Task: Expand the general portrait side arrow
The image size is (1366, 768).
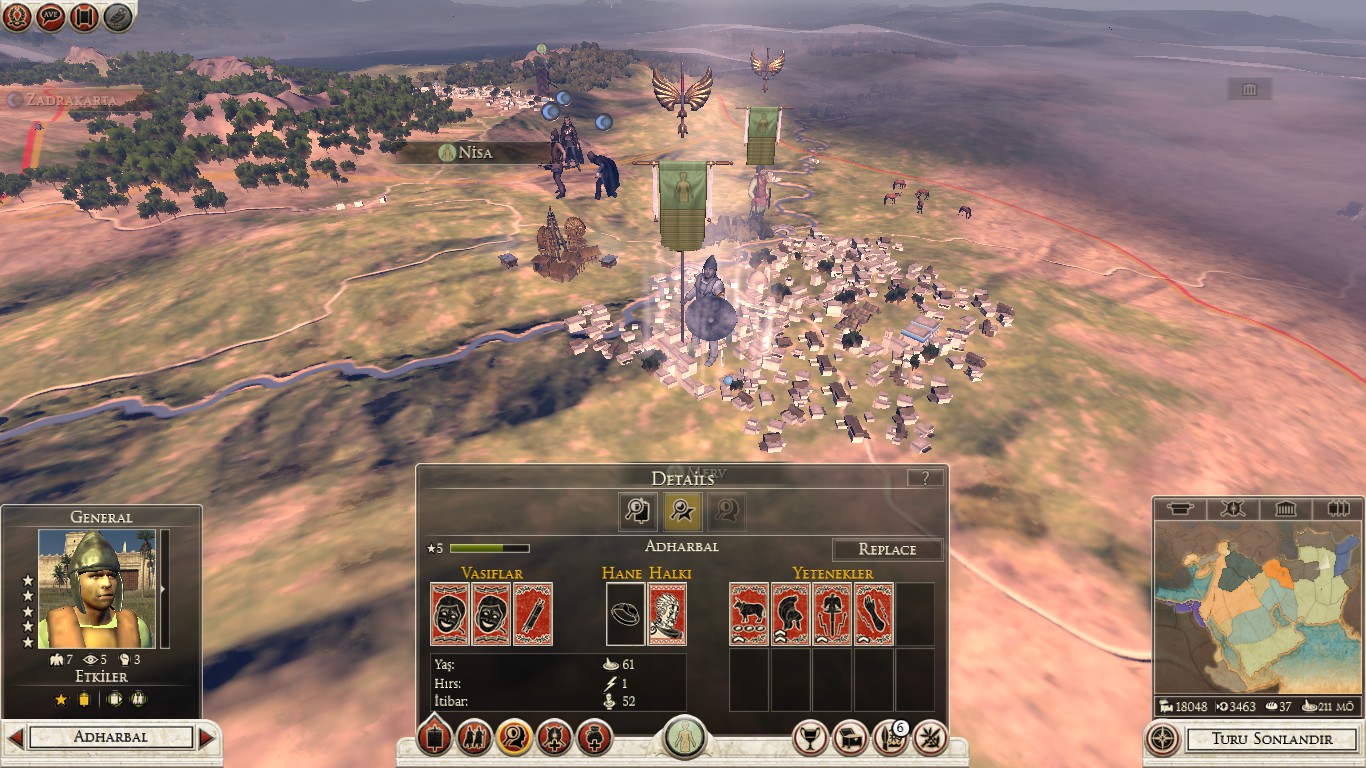Action: [164, 589]
